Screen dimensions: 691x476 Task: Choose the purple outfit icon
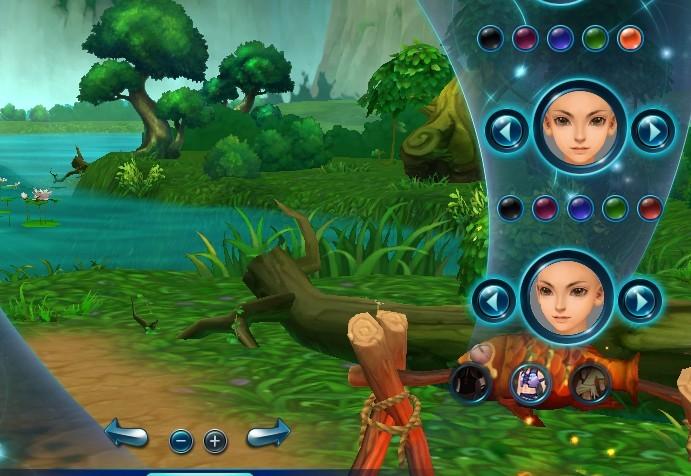[531, 381]
